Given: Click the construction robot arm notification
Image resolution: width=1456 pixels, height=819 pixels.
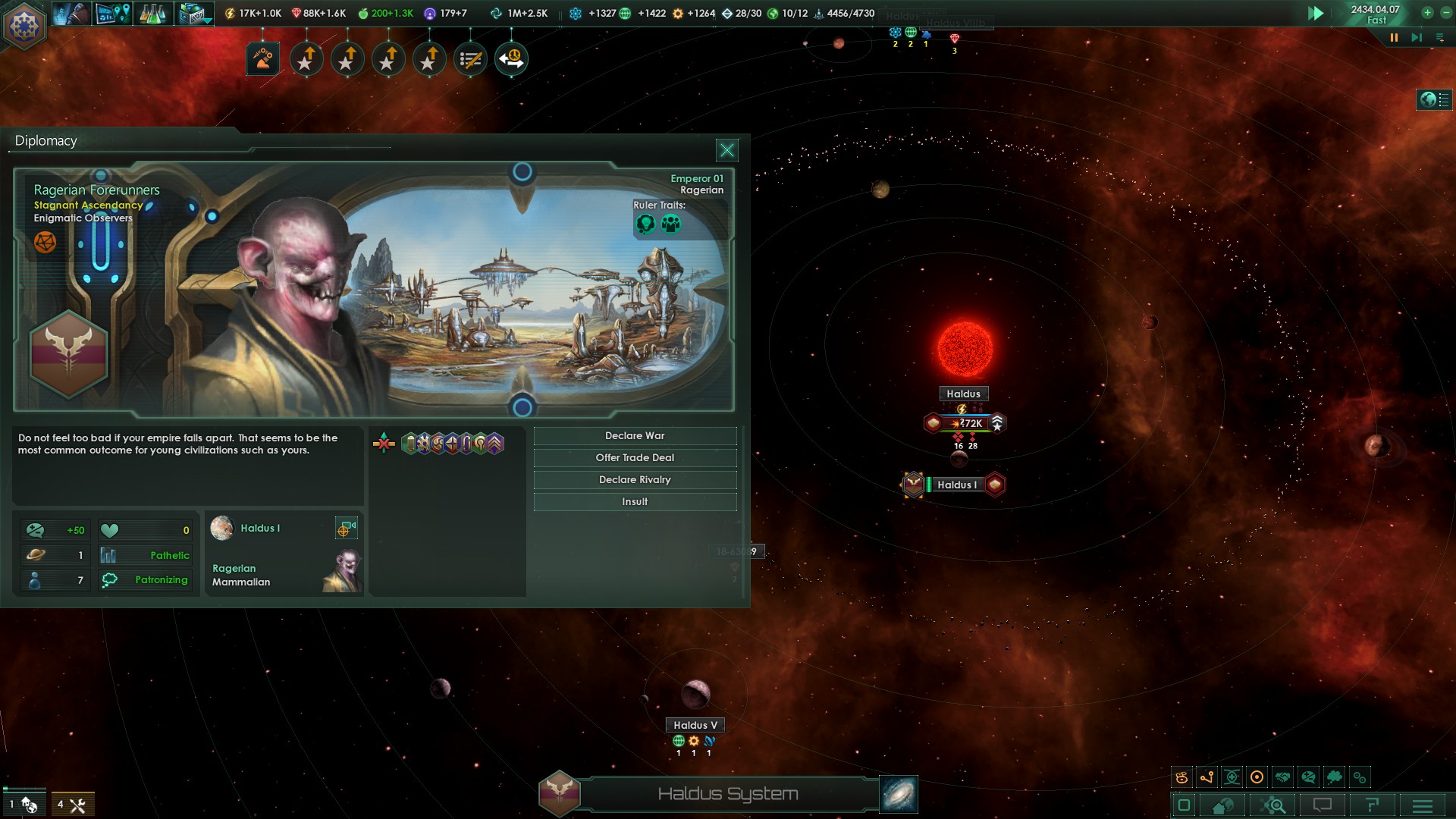Looking at the screenshot, I should click(x=263, y=59).
